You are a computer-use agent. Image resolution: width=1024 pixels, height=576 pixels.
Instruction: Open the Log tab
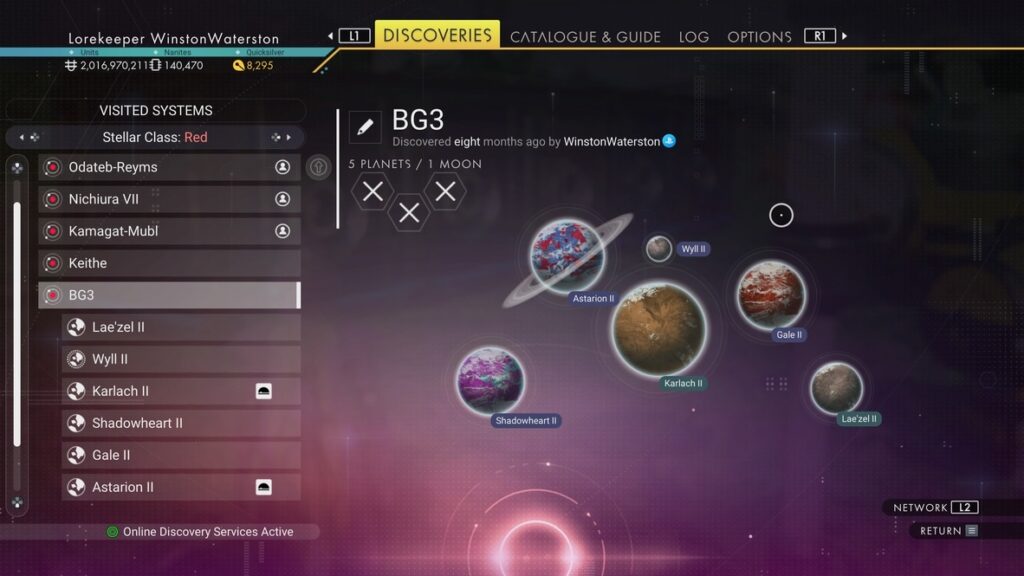click(693, 37)
